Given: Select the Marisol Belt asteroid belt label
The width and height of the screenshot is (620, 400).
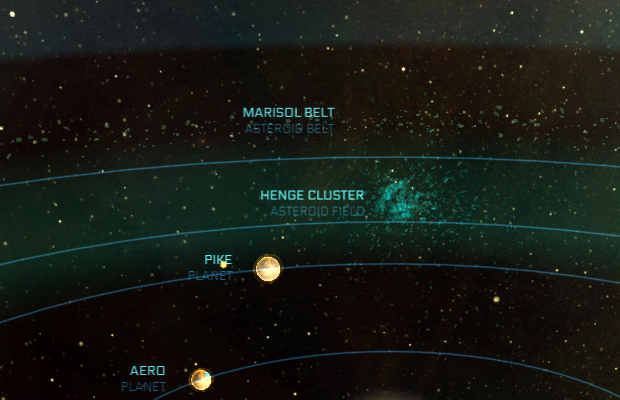Looking at the screenshot, I should tap(289, 113).
